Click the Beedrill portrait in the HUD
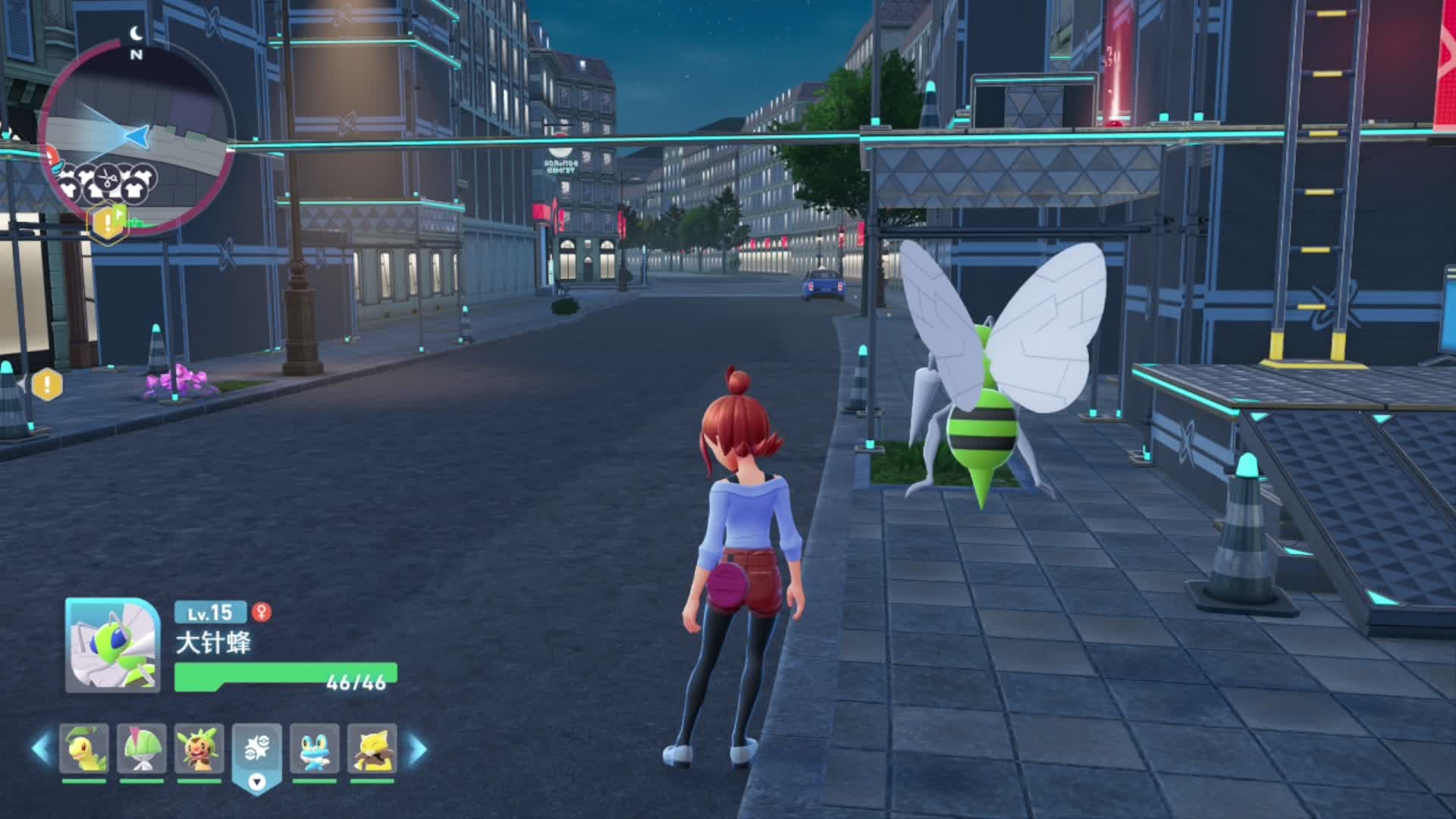The image size is (1456, 819). [112, 645]
